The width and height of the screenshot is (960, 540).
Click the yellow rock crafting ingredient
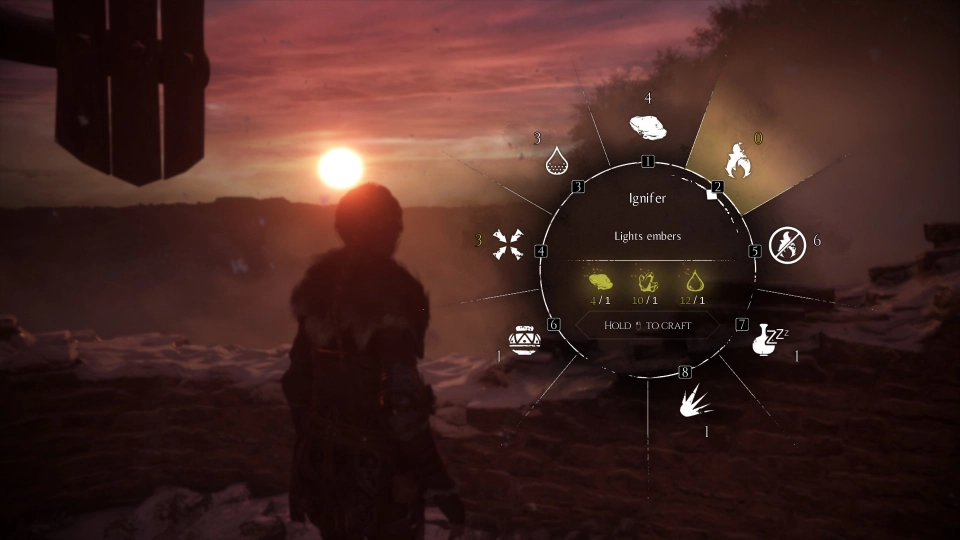600,282
